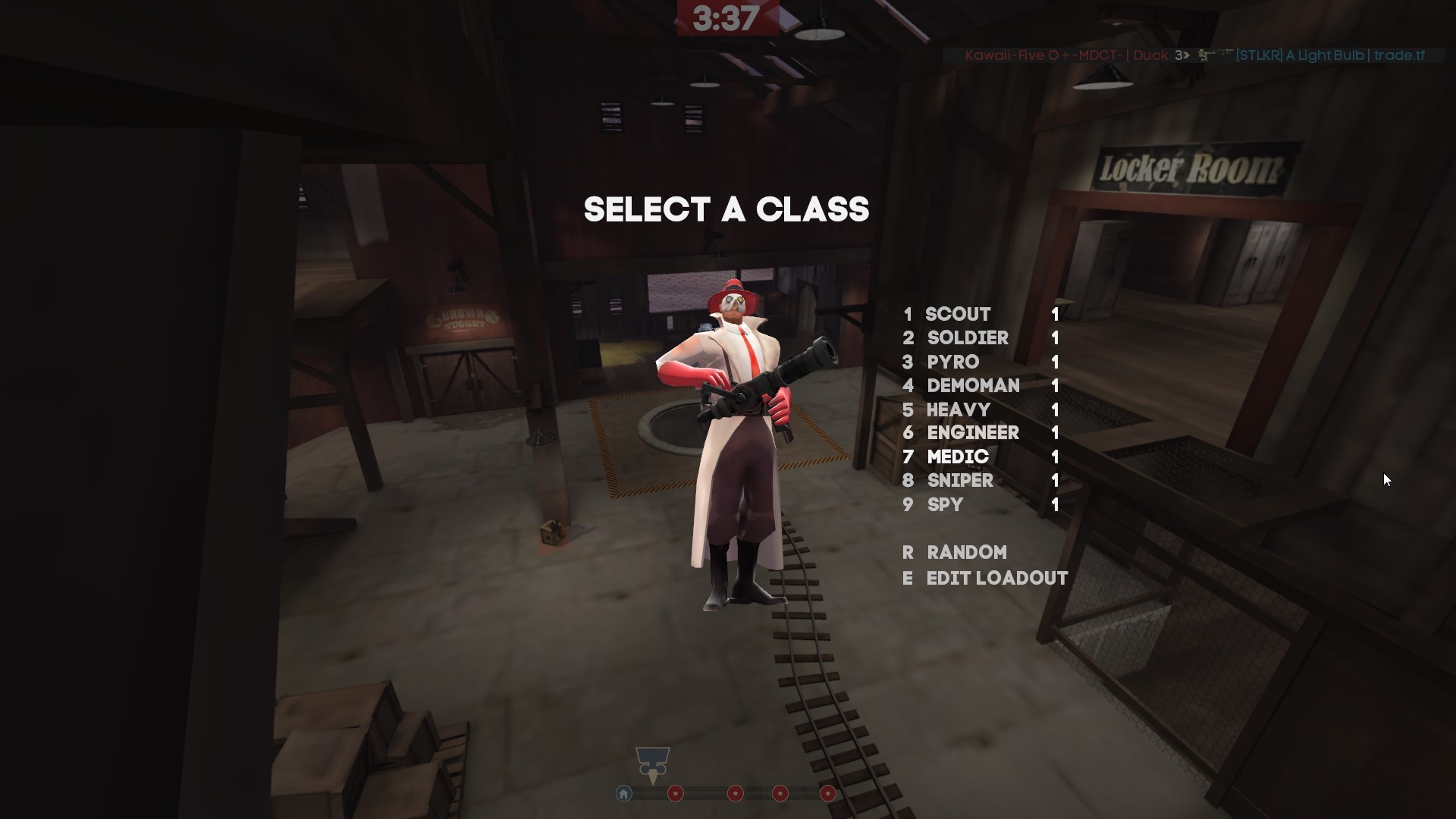Select the Engineer class
1456x819 pixels.
coord(973,433)
